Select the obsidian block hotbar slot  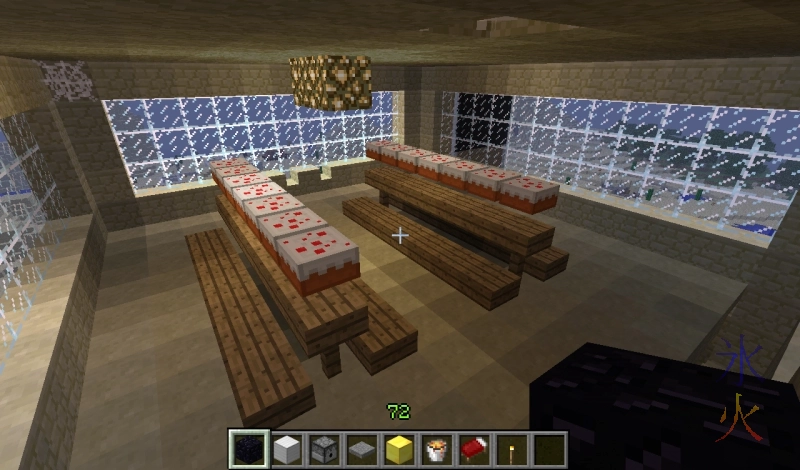[x=247, y=449]
